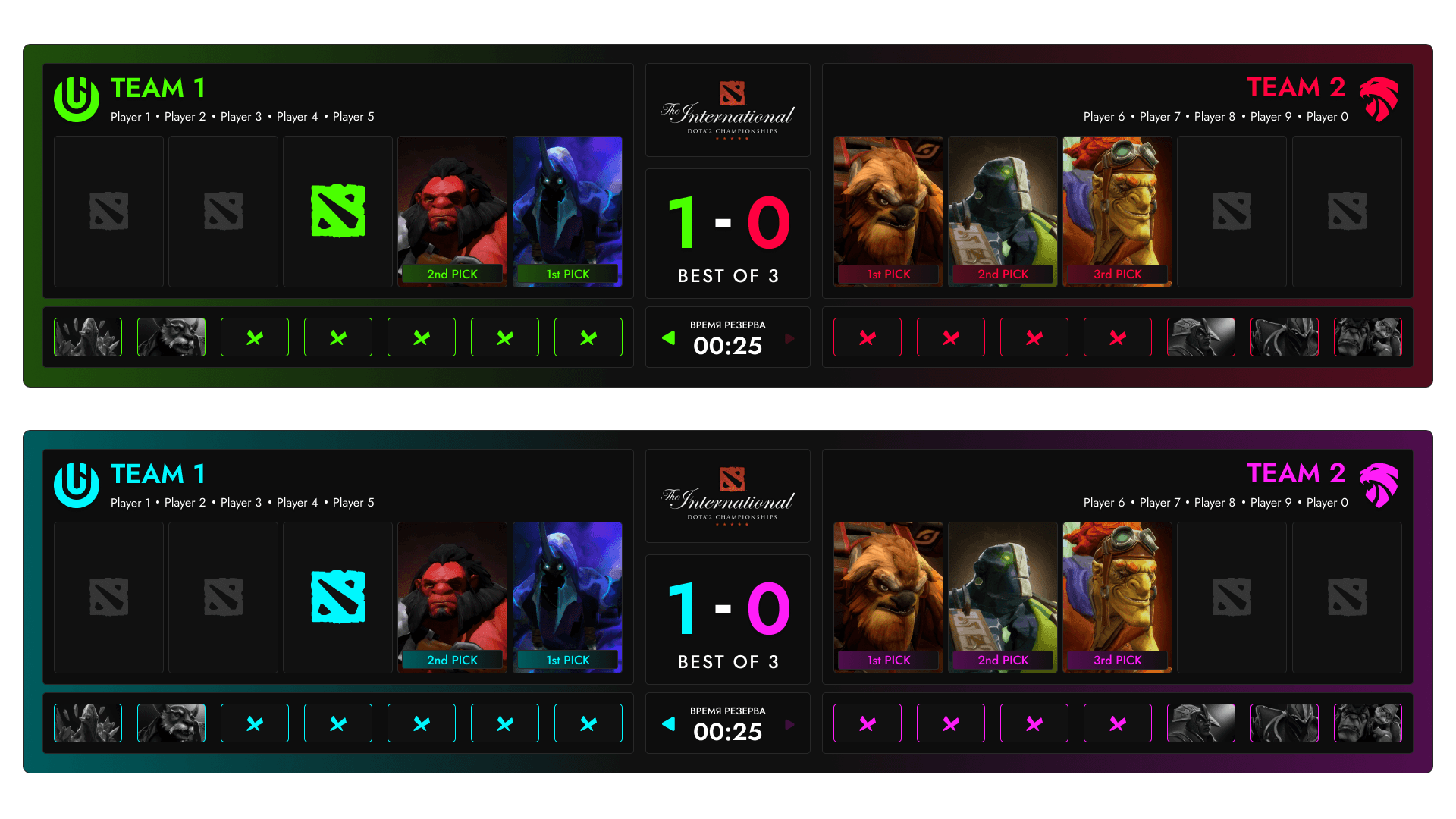Viewport: 1456px width, 819px height.
Task: Click the cyan left arrow beside reserve time
Action: click(668, 724)
